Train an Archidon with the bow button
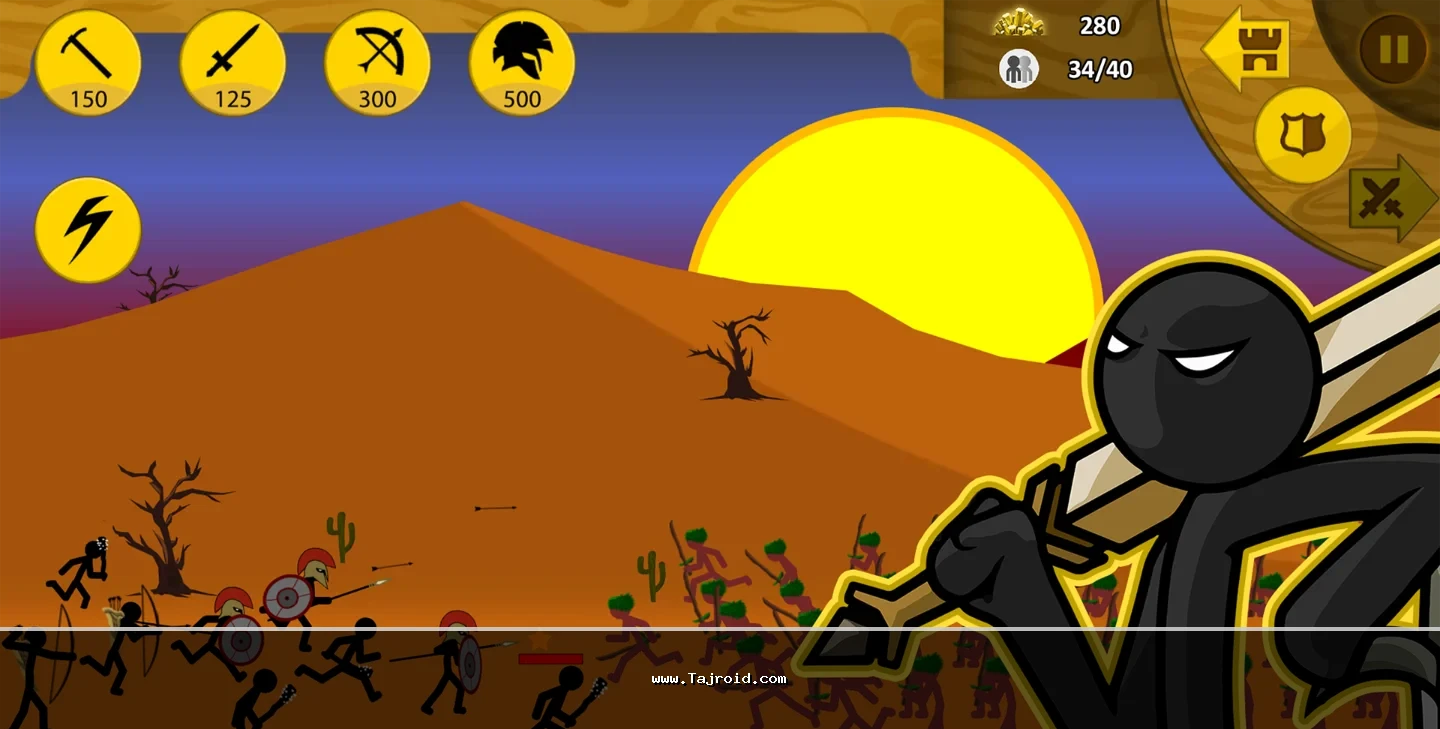The height and width of the screenshot is (729, 1440). point(377,62)
